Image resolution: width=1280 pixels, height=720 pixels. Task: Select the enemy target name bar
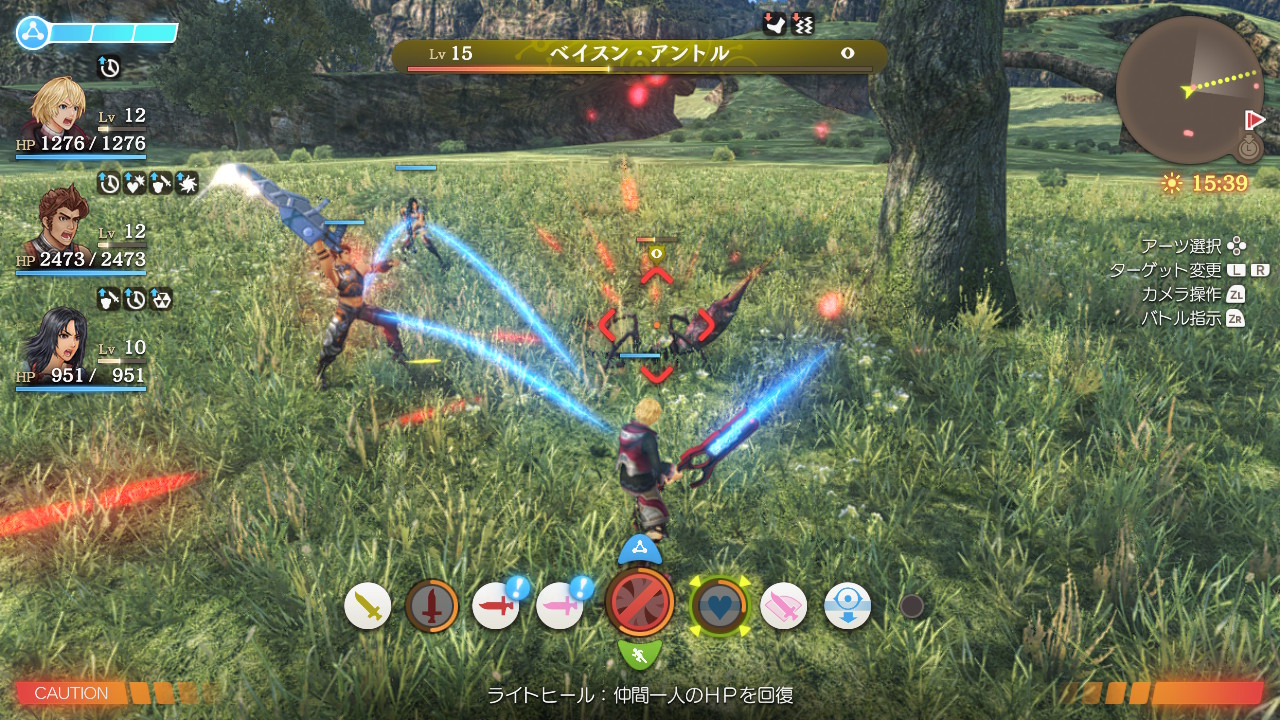(x=639, y=55)
